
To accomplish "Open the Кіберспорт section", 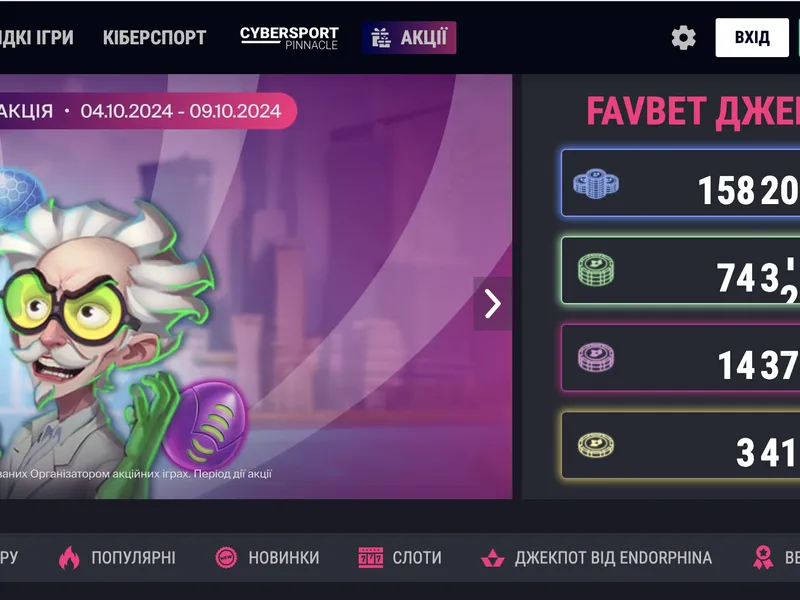I will (x=154, y=38).
